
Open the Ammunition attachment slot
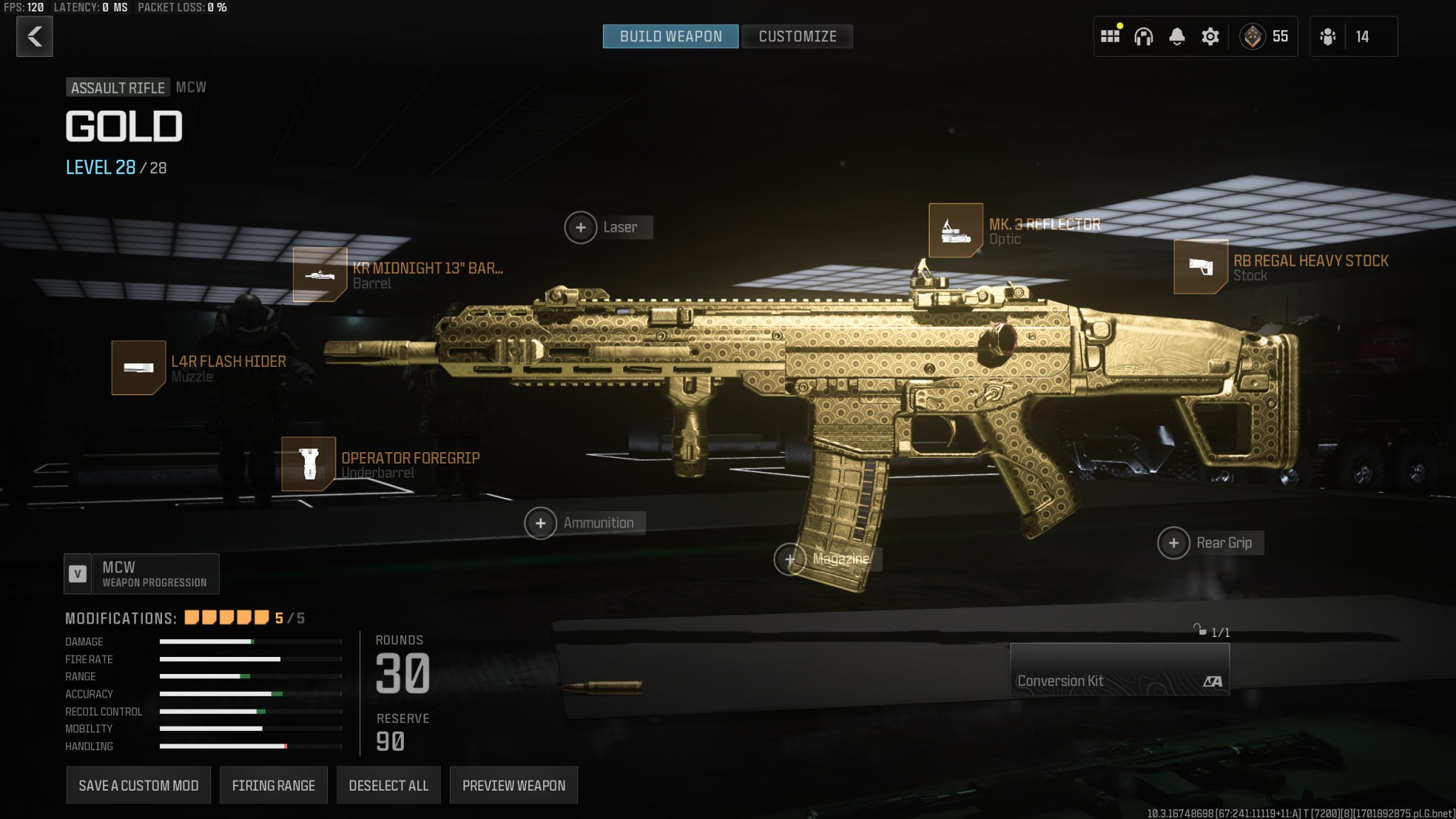pos(541,523)
